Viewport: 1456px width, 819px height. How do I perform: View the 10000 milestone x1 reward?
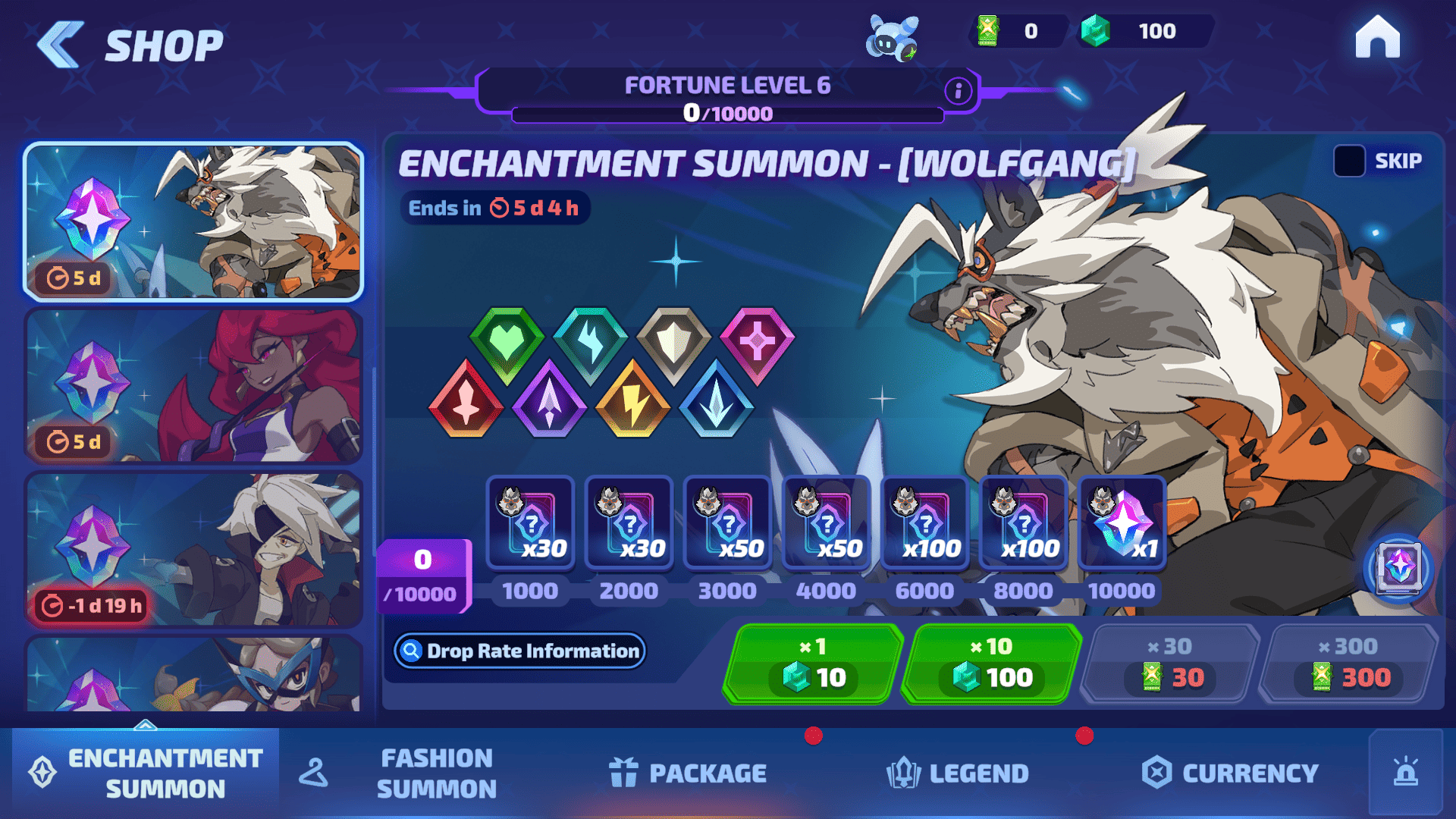(x=1122, y=523)
